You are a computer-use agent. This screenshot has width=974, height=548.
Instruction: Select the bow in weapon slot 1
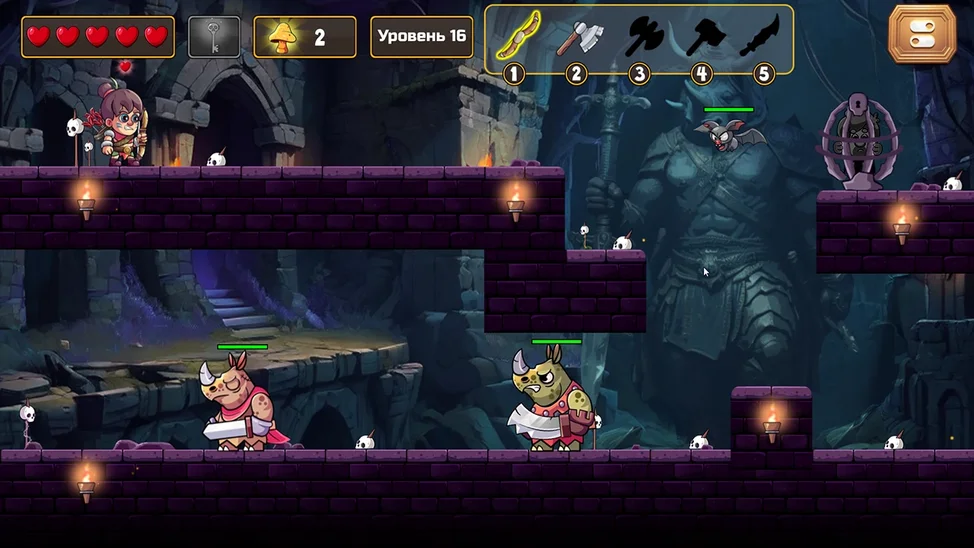[516, 38]
